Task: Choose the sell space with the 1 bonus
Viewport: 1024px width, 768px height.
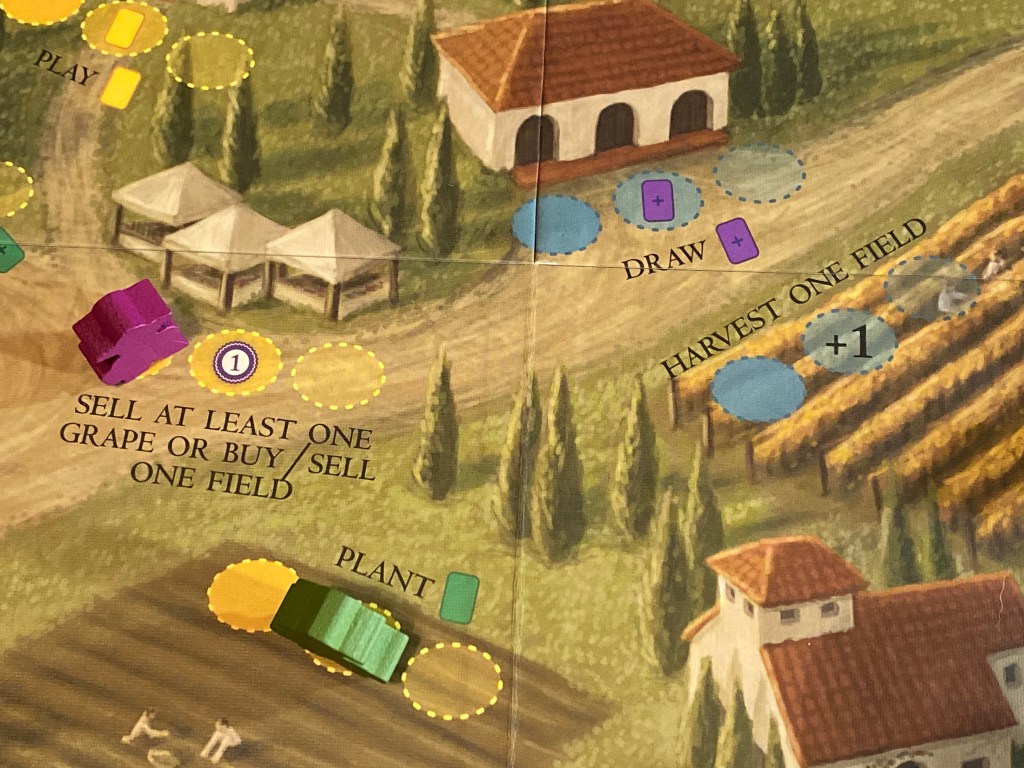Action: click(236, 362)
